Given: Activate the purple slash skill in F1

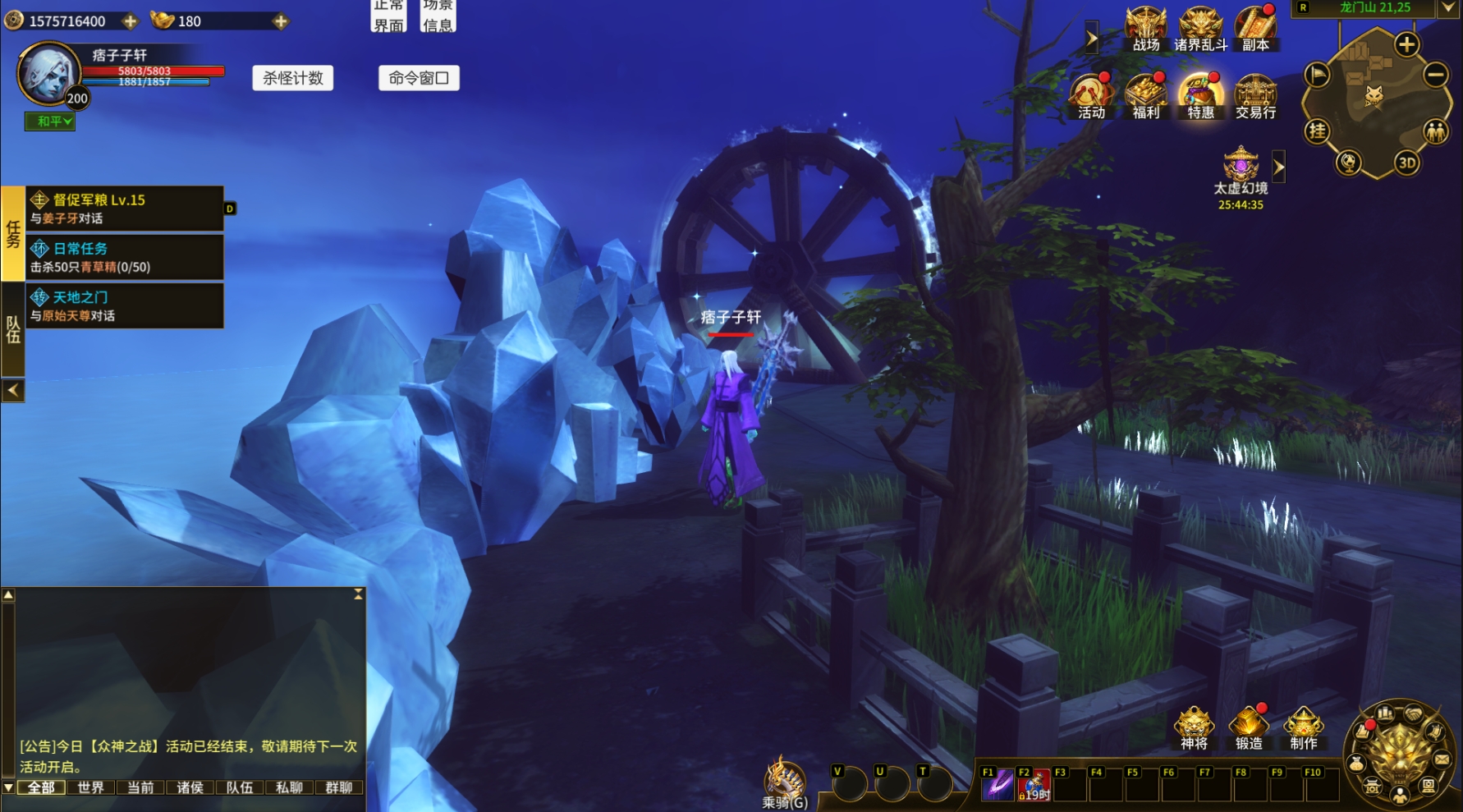Looking at the screenshot, I should click(x=998, y=785).
